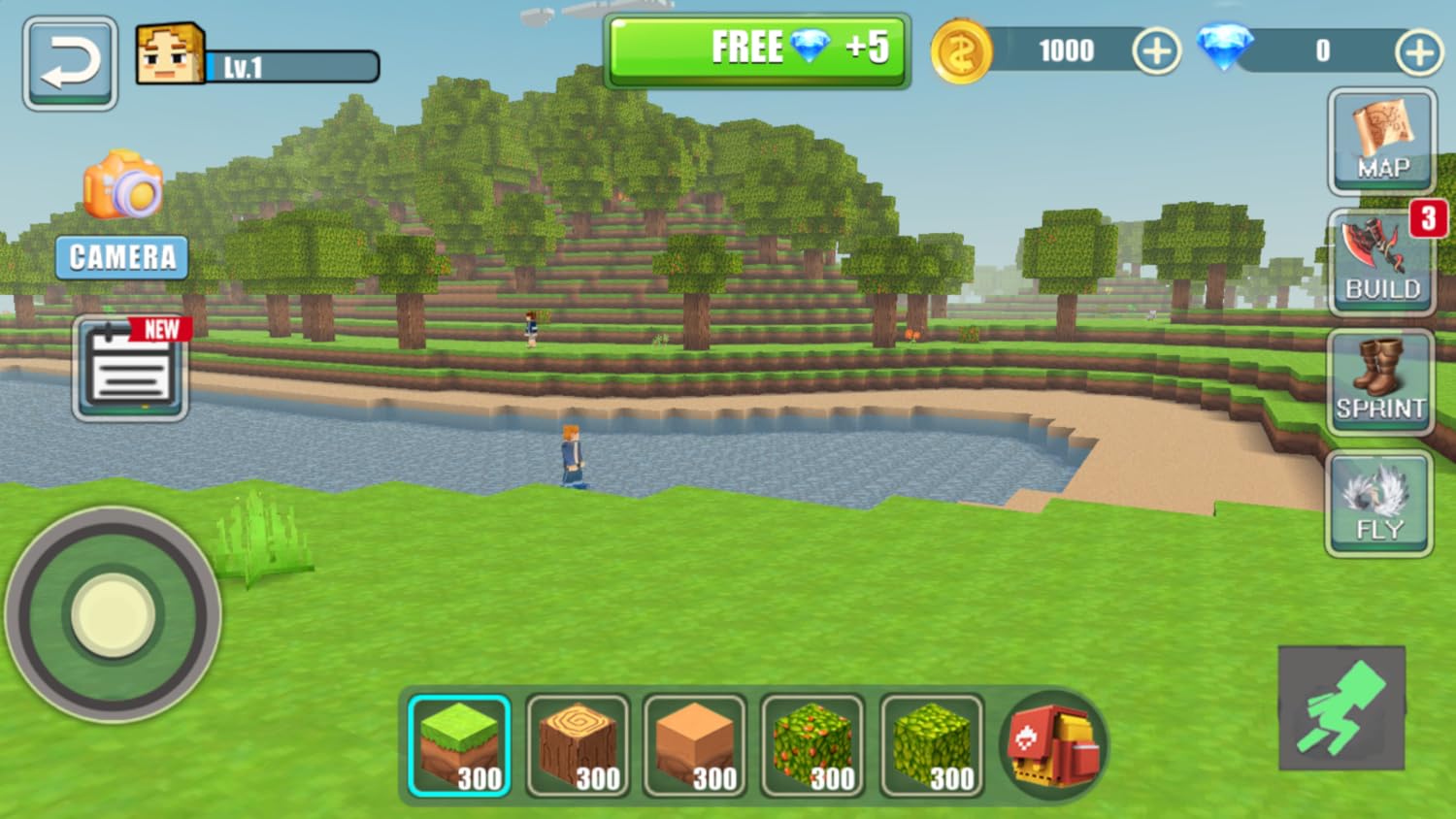Add more gold coins
This screenshot has width=1456, height=819.
click(x=1156, y=50)
